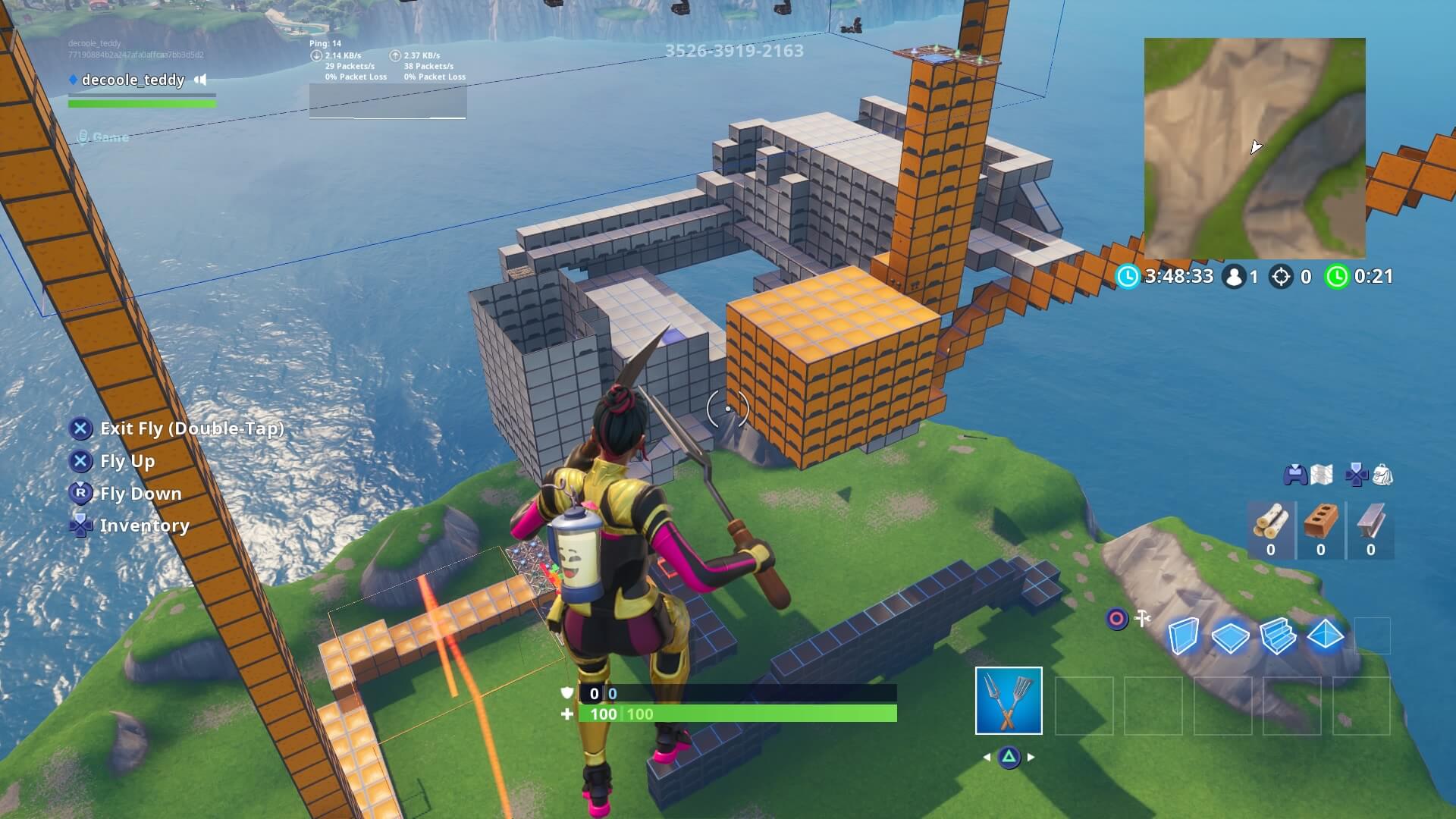
Task: Pick the pyramid roof building piece
Action: pyautogui.click(x=1326, y=635)
